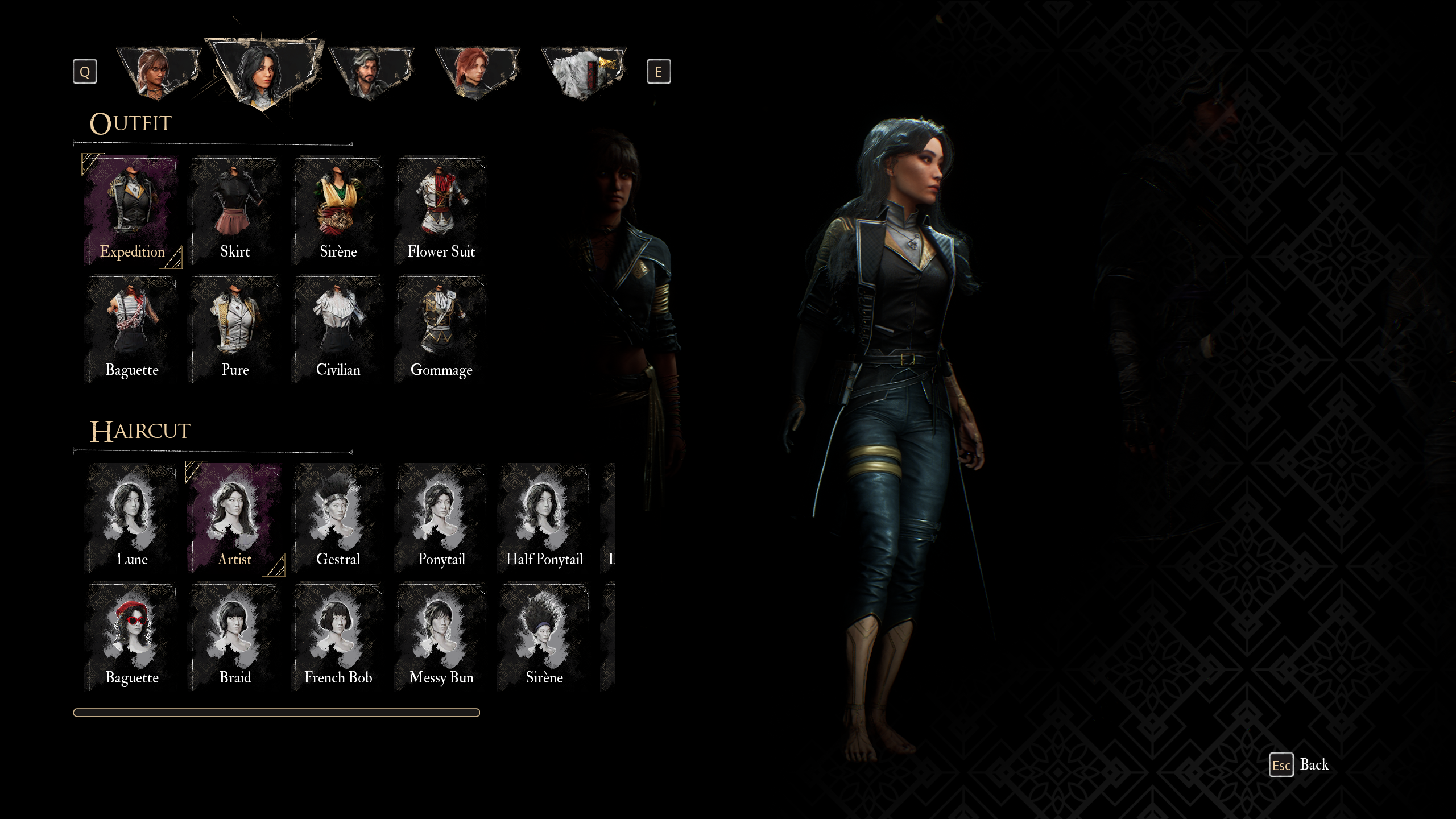Choose the Lune haircut

(132, 518)
